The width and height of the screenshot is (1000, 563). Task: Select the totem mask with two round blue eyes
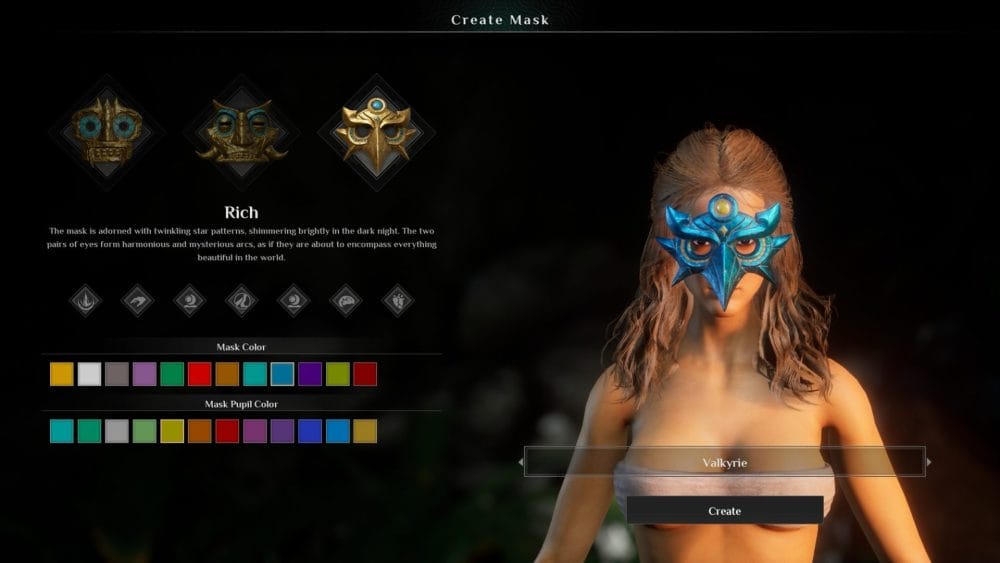pyautogui.click(x=106, y=131)
